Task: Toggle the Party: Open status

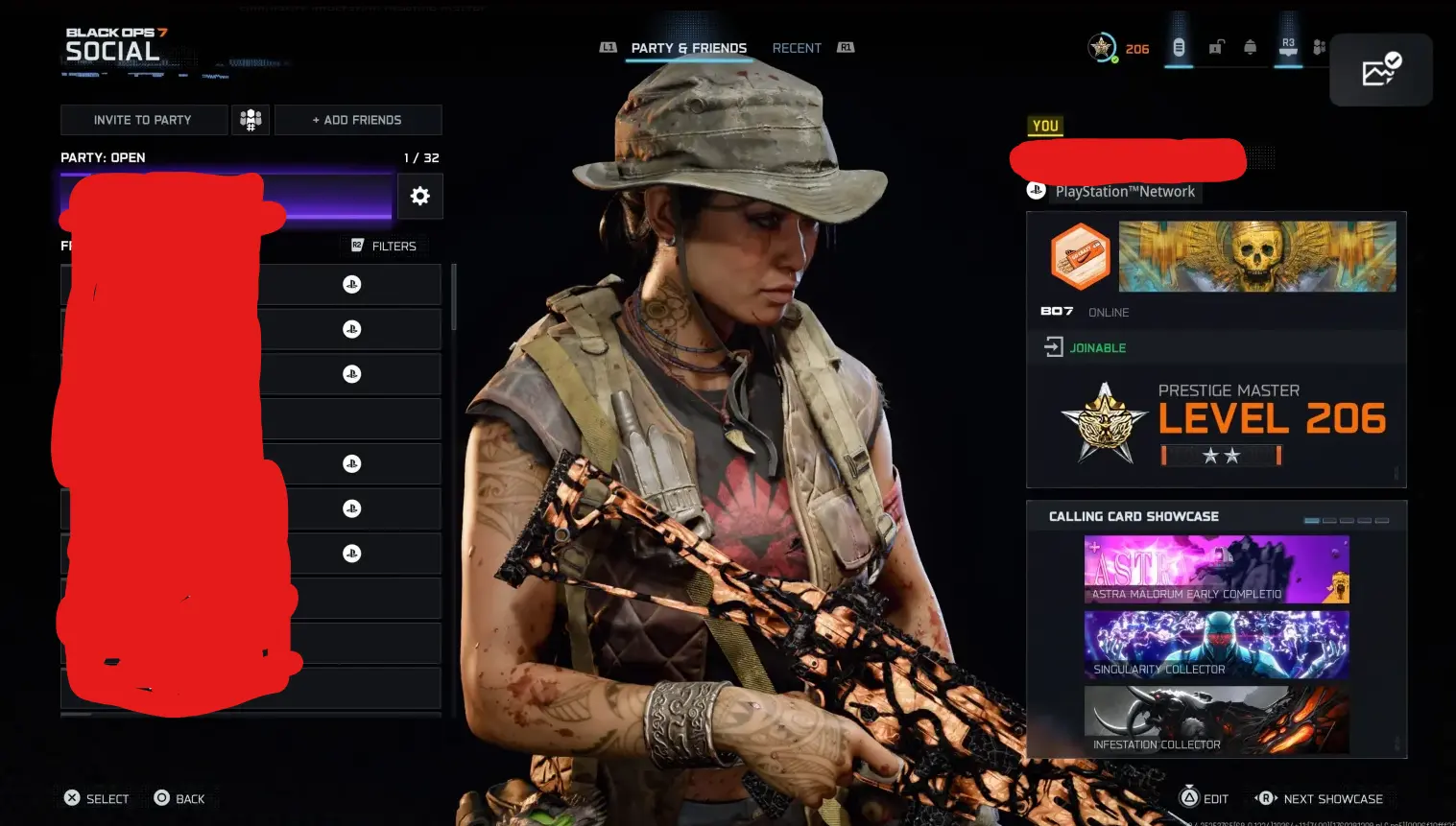Action: (103, 156)
